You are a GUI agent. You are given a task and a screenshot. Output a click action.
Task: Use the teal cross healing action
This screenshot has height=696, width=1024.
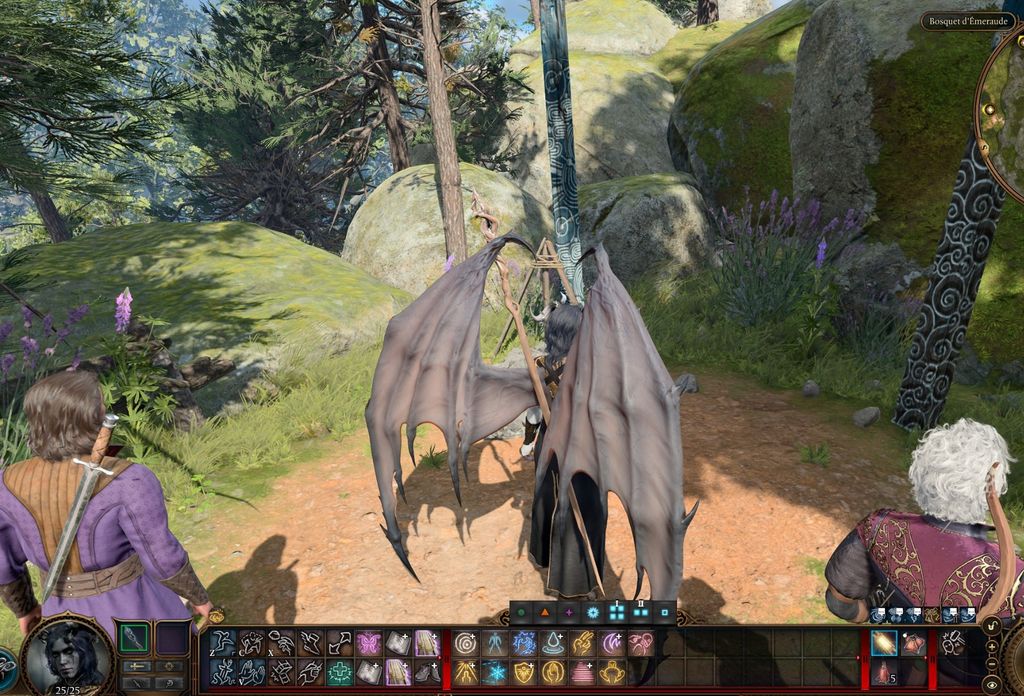click(x=340, y=672)
